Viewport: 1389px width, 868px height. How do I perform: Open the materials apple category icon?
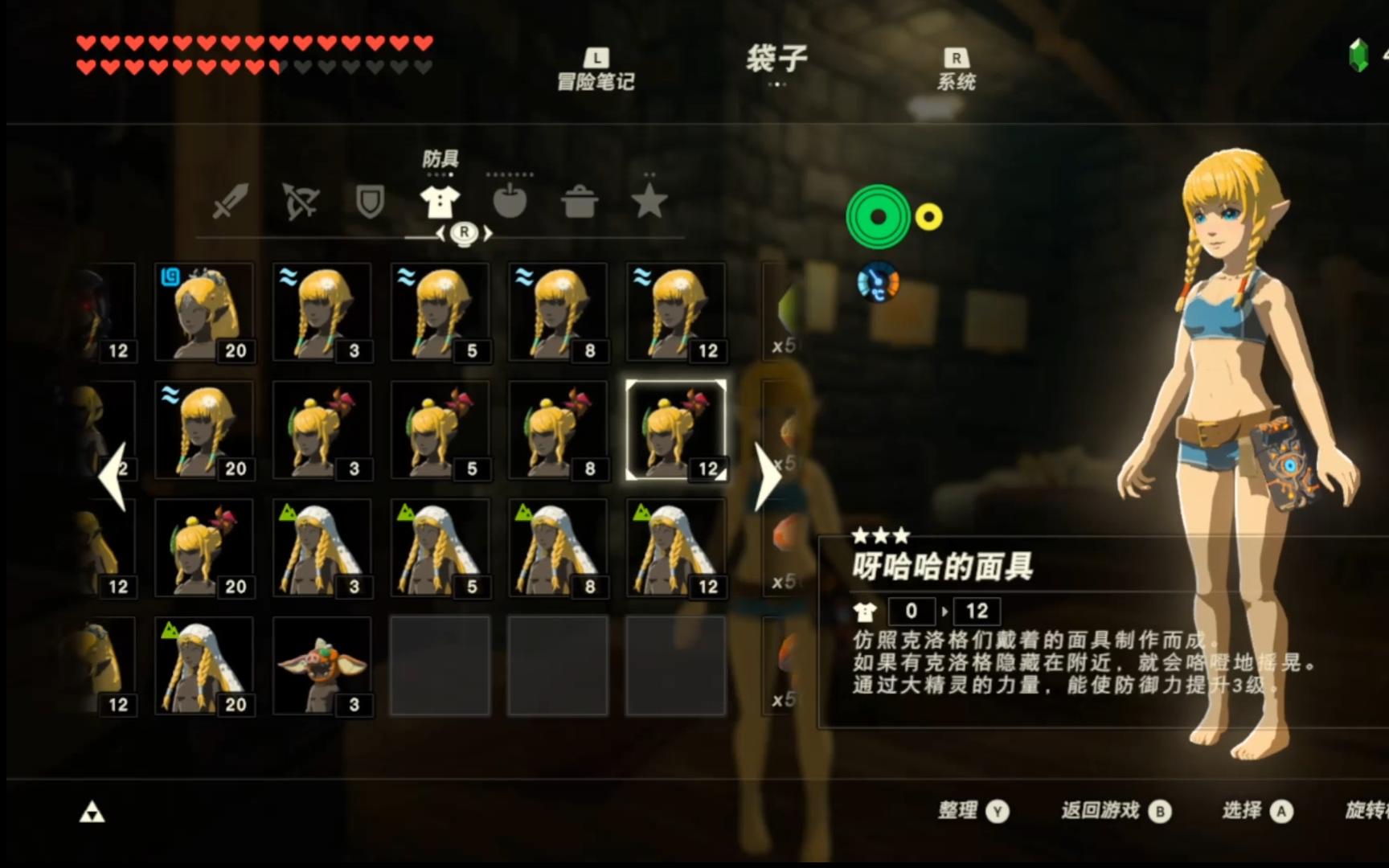(511, 203)
